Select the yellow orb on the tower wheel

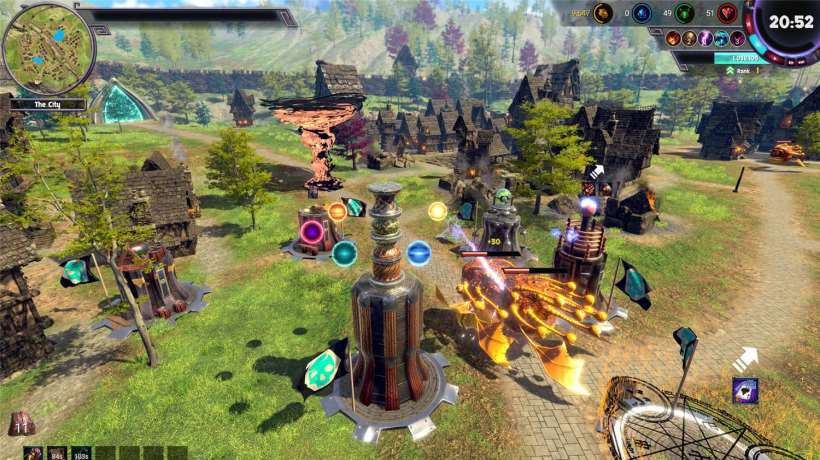tap(437, 211)
